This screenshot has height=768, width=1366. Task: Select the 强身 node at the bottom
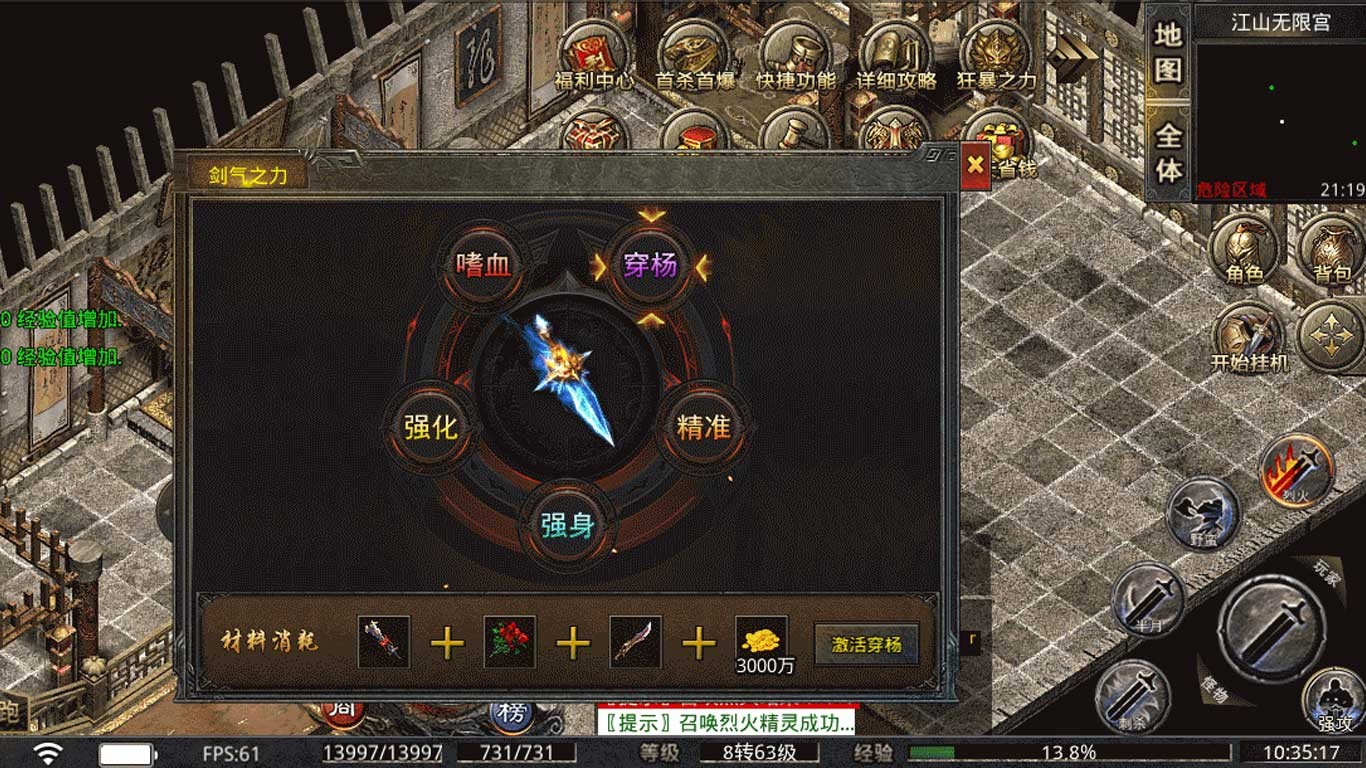(x=568, y=525)
